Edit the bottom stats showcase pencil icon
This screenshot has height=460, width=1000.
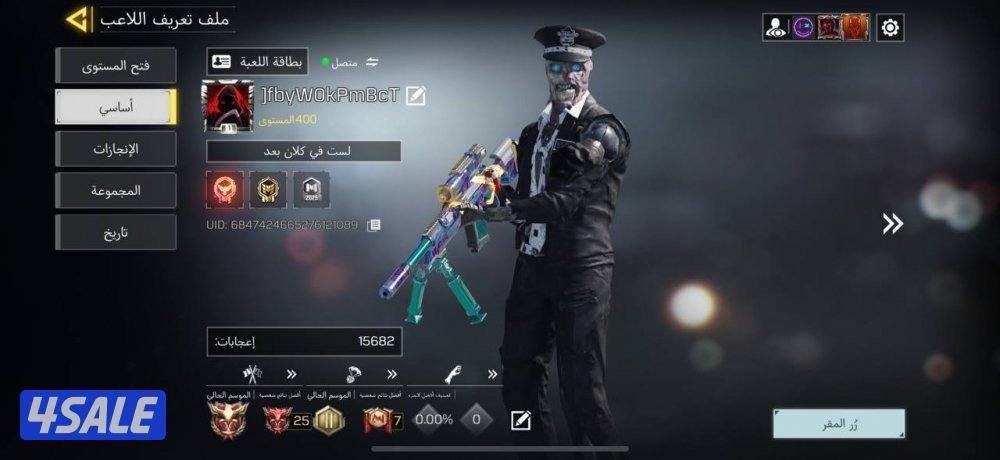point(520,420)
